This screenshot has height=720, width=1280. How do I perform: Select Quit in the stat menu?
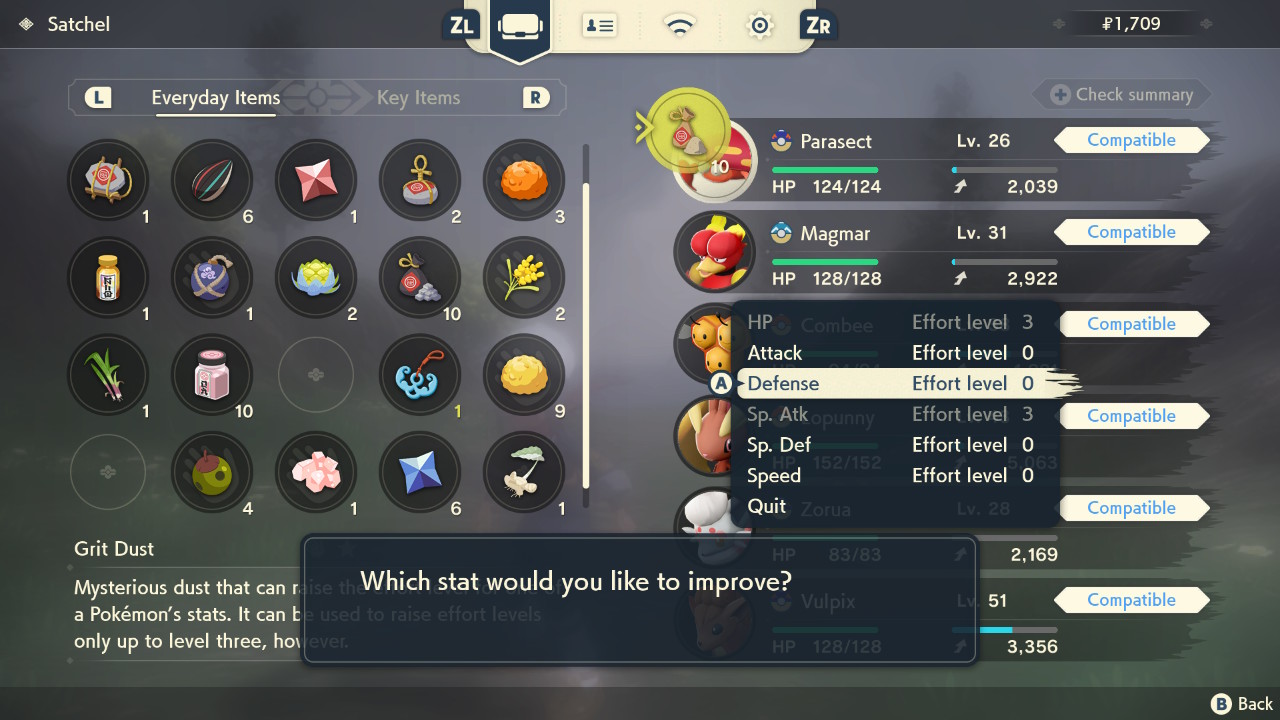click(768, 506)
